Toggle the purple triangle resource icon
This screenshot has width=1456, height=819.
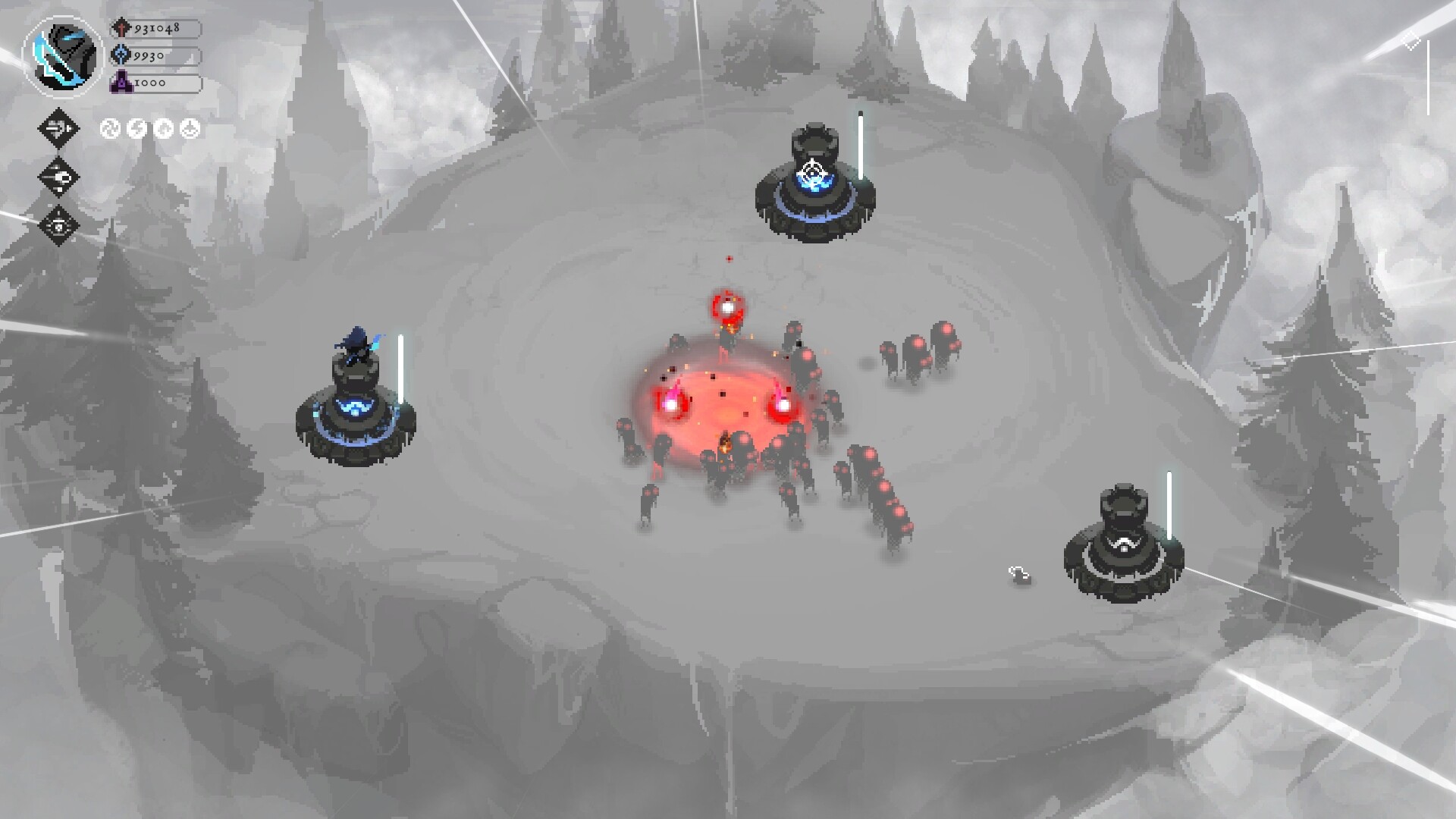120,82
